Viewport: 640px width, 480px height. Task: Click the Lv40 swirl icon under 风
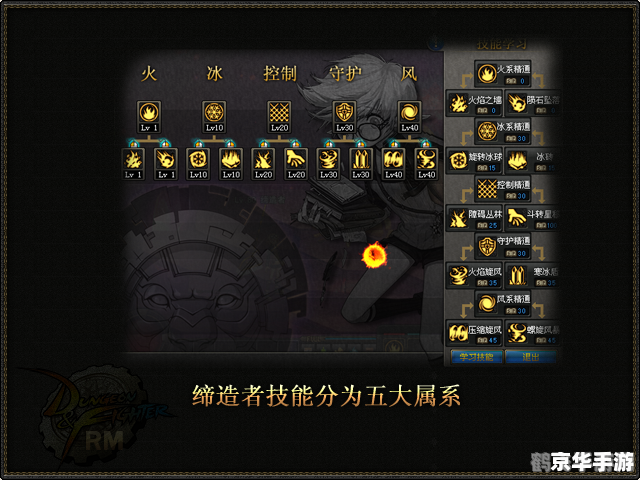pos(410,112)
